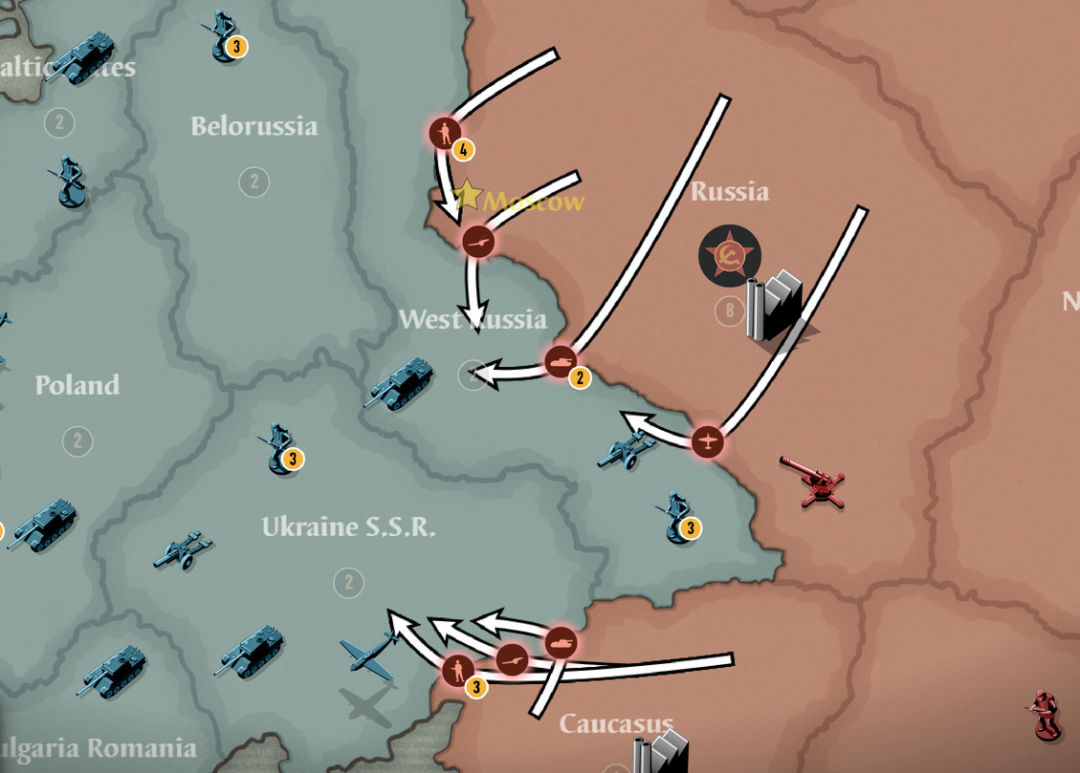Click the artillery move marker beside Moscow
The width and height of the screenshot is (1080, 773).
[x=479, y=240]
